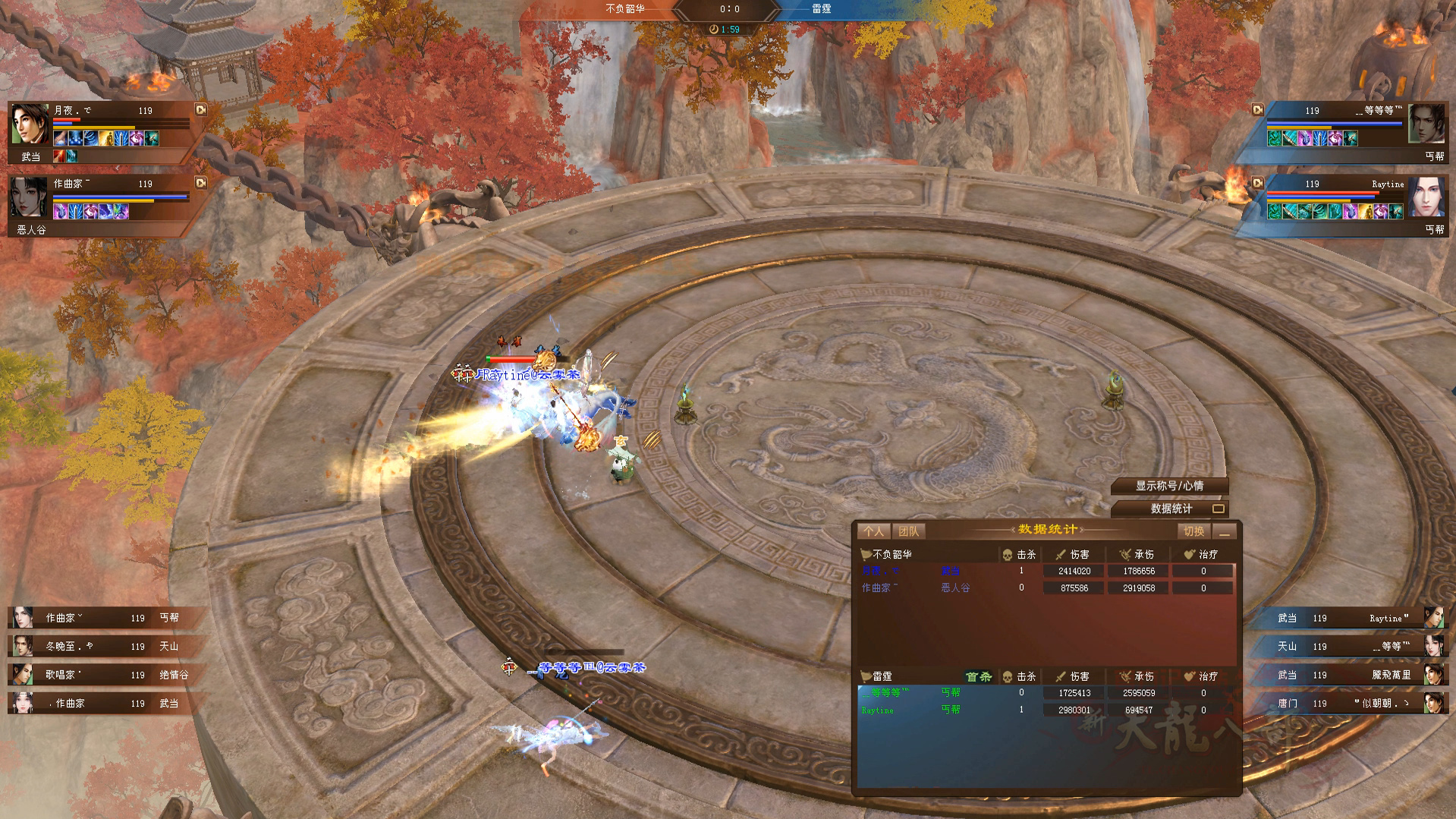Follow 月夜 with the camera icon
This screenshot has width=1456, height=819.
click(x=201, y=110)
